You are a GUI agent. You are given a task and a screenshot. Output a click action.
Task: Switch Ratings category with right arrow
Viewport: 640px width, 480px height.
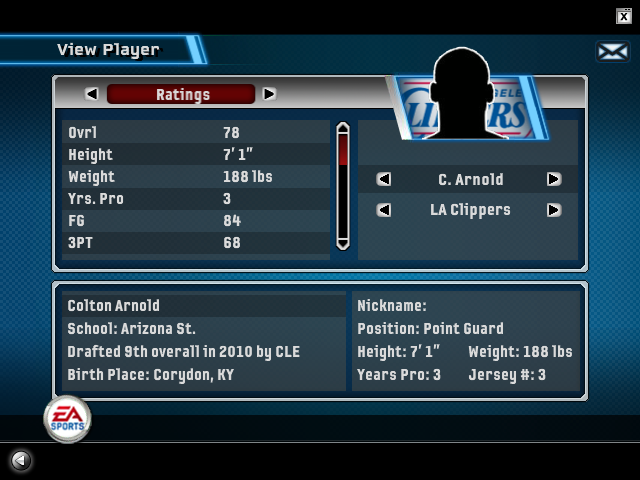[269, 94]
